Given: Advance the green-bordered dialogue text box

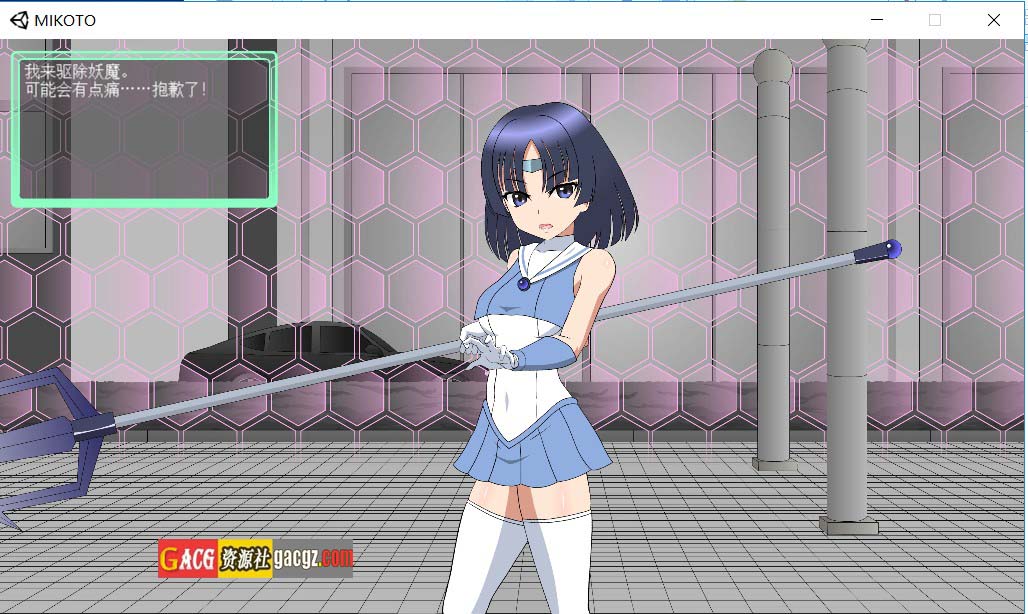Looking at the screenshot, I should 144,130.
